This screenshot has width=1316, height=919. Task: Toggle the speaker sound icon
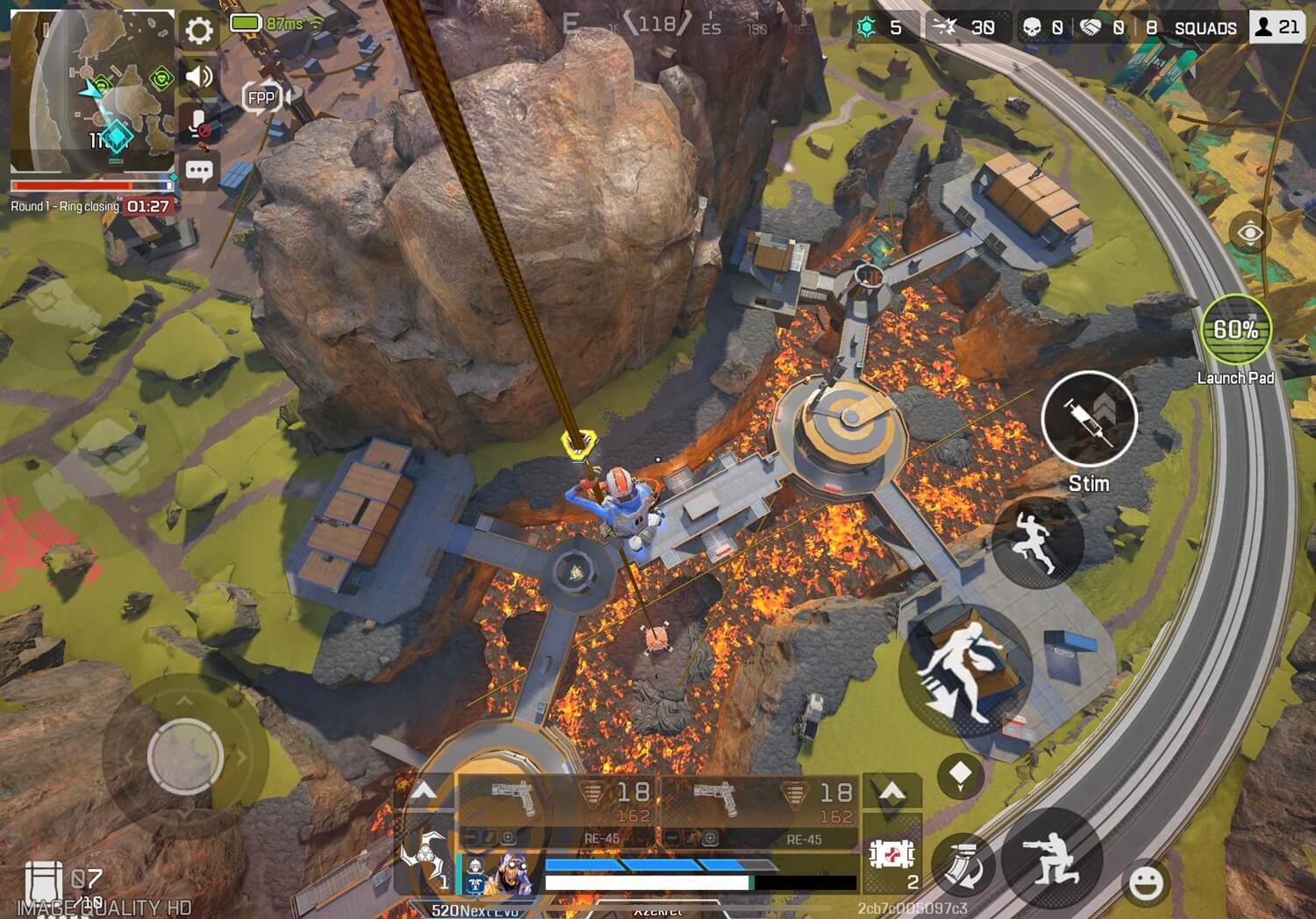coord(199,77)
